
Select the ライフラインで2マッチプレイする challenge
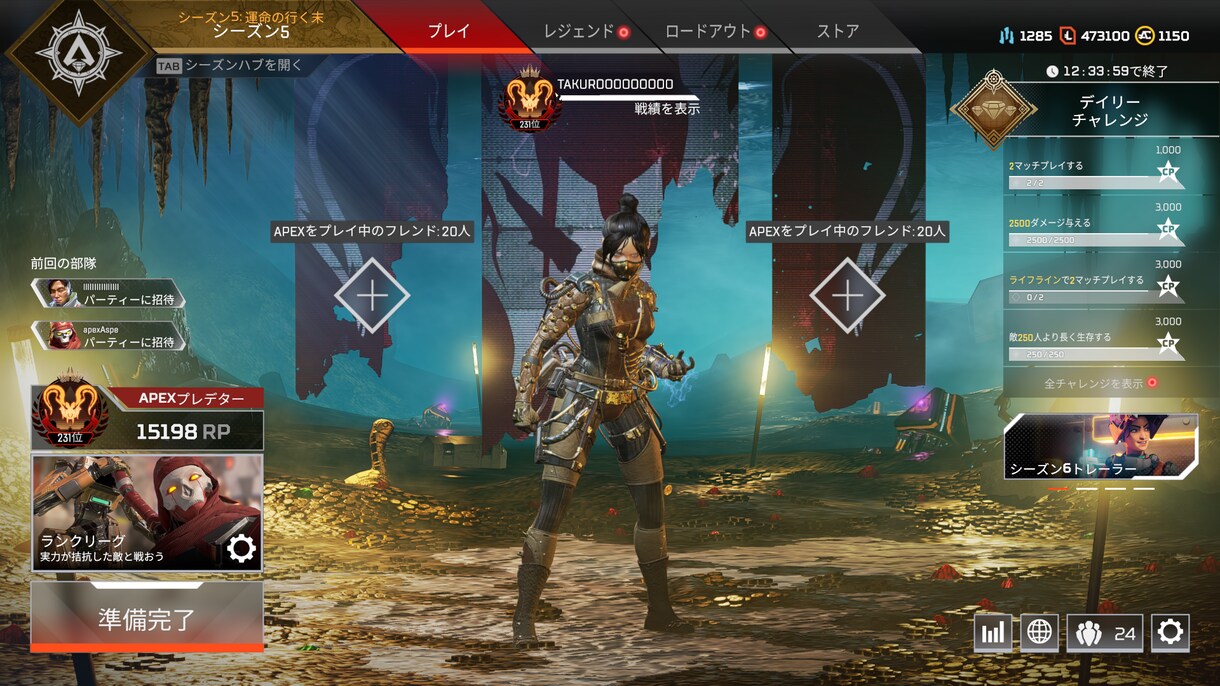(x=1095, y=288)
